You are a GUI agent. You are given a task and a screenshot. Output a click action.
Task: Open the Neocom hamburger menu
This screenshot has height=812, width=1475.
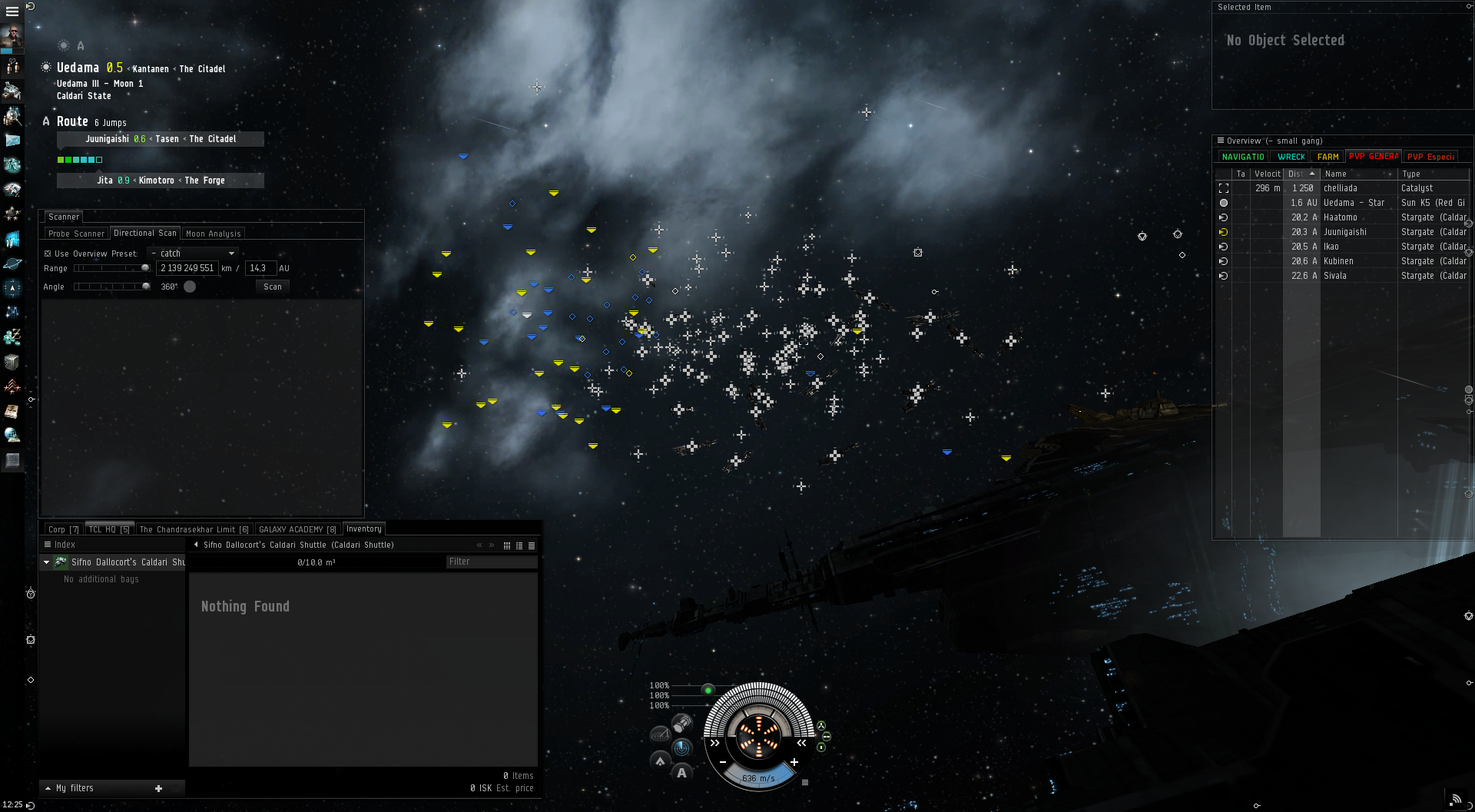[x=12, y=12]
